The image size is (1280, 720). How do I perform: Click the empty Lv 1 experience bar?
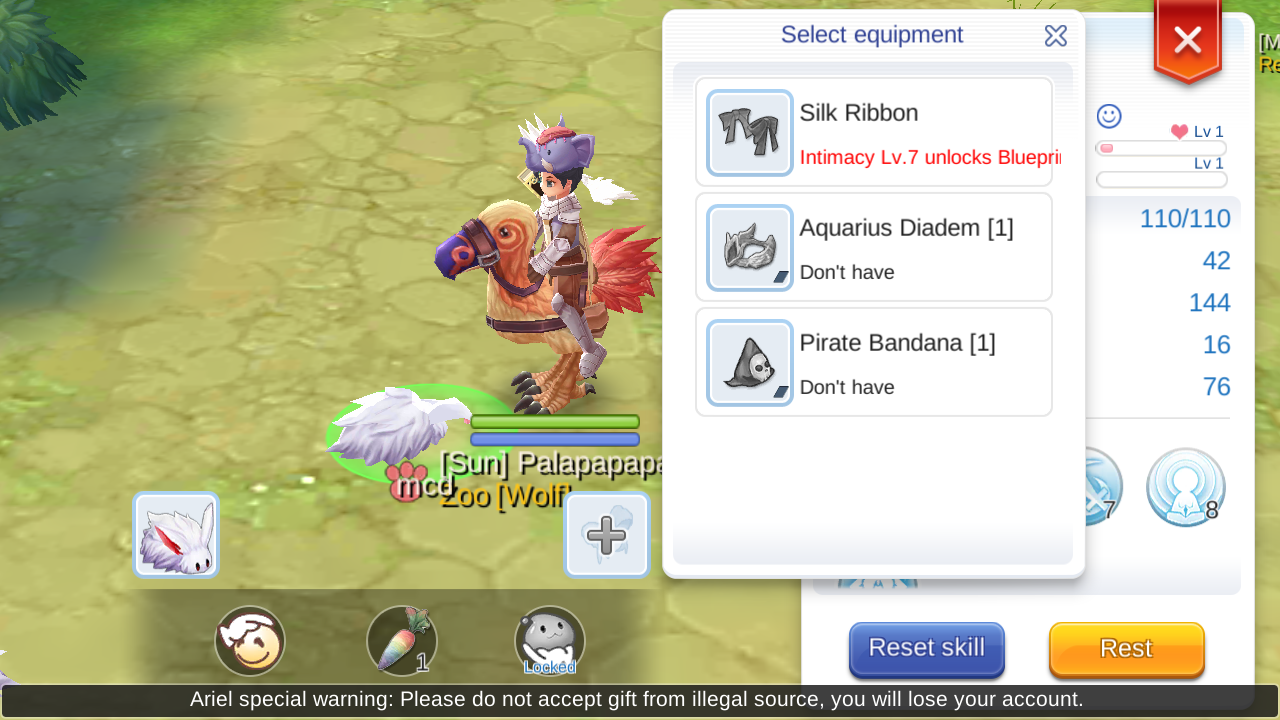[x=1160, y=179]
